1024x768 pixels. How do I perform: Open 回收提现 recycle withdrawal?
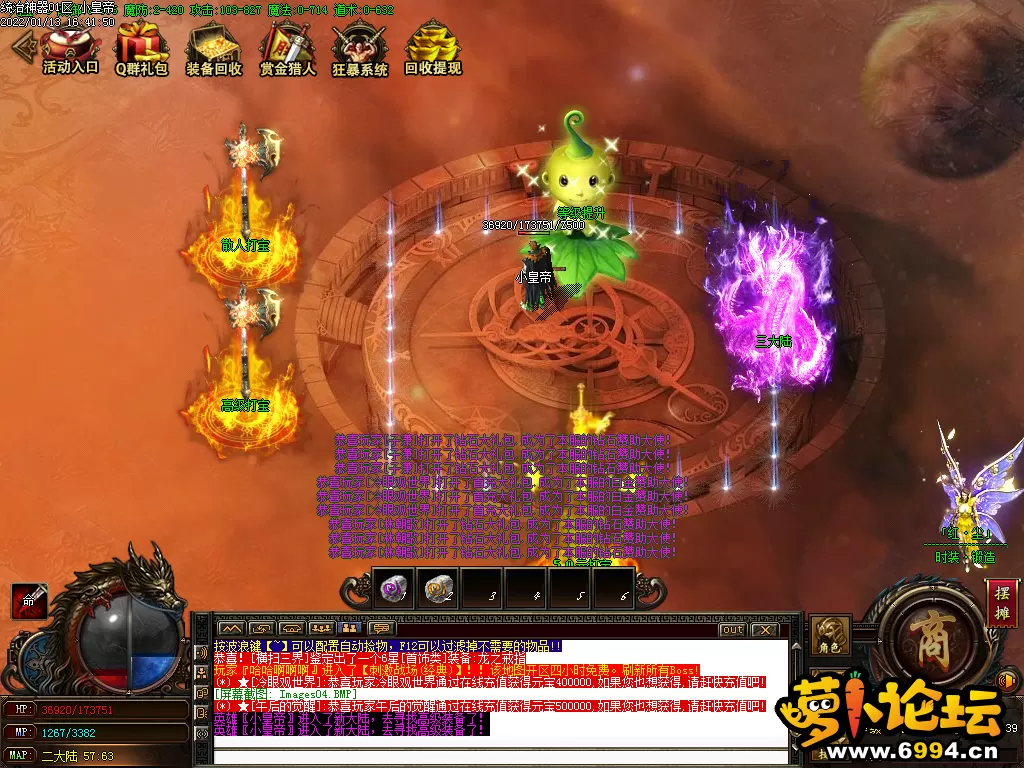(x=433, y=49)
